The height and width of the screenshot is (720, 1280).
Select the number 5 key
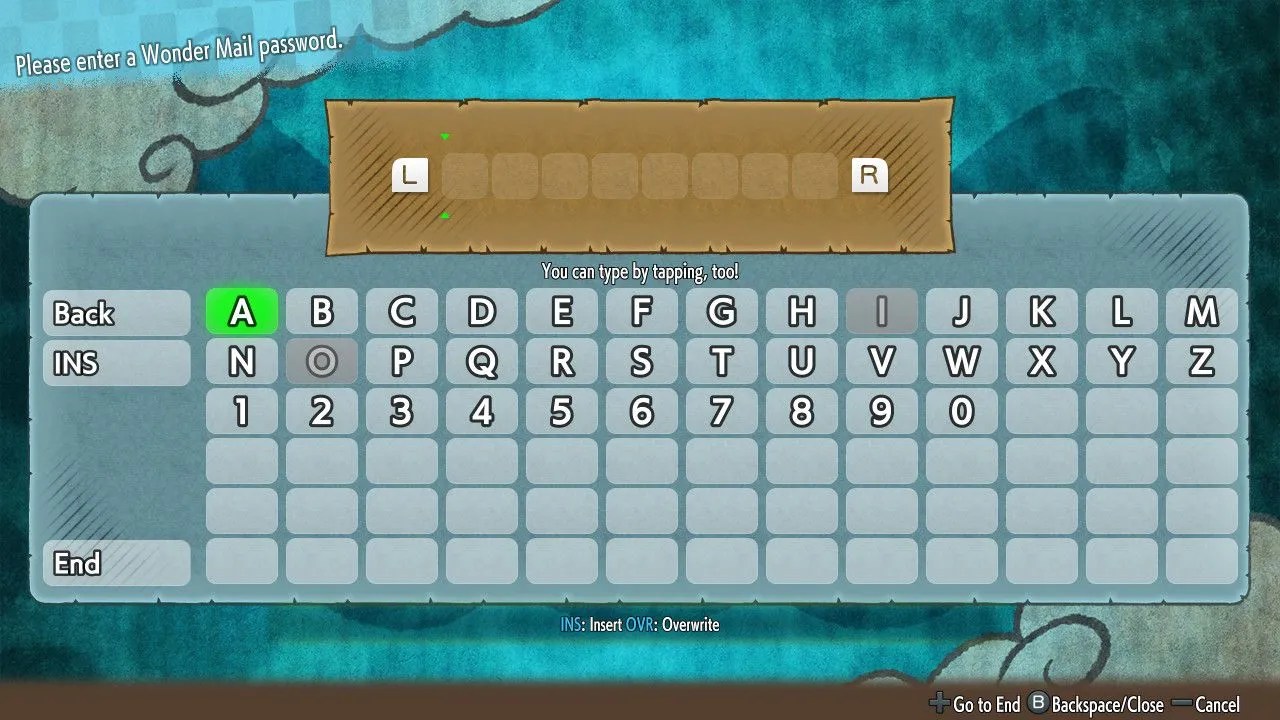(x=562, y=410)
